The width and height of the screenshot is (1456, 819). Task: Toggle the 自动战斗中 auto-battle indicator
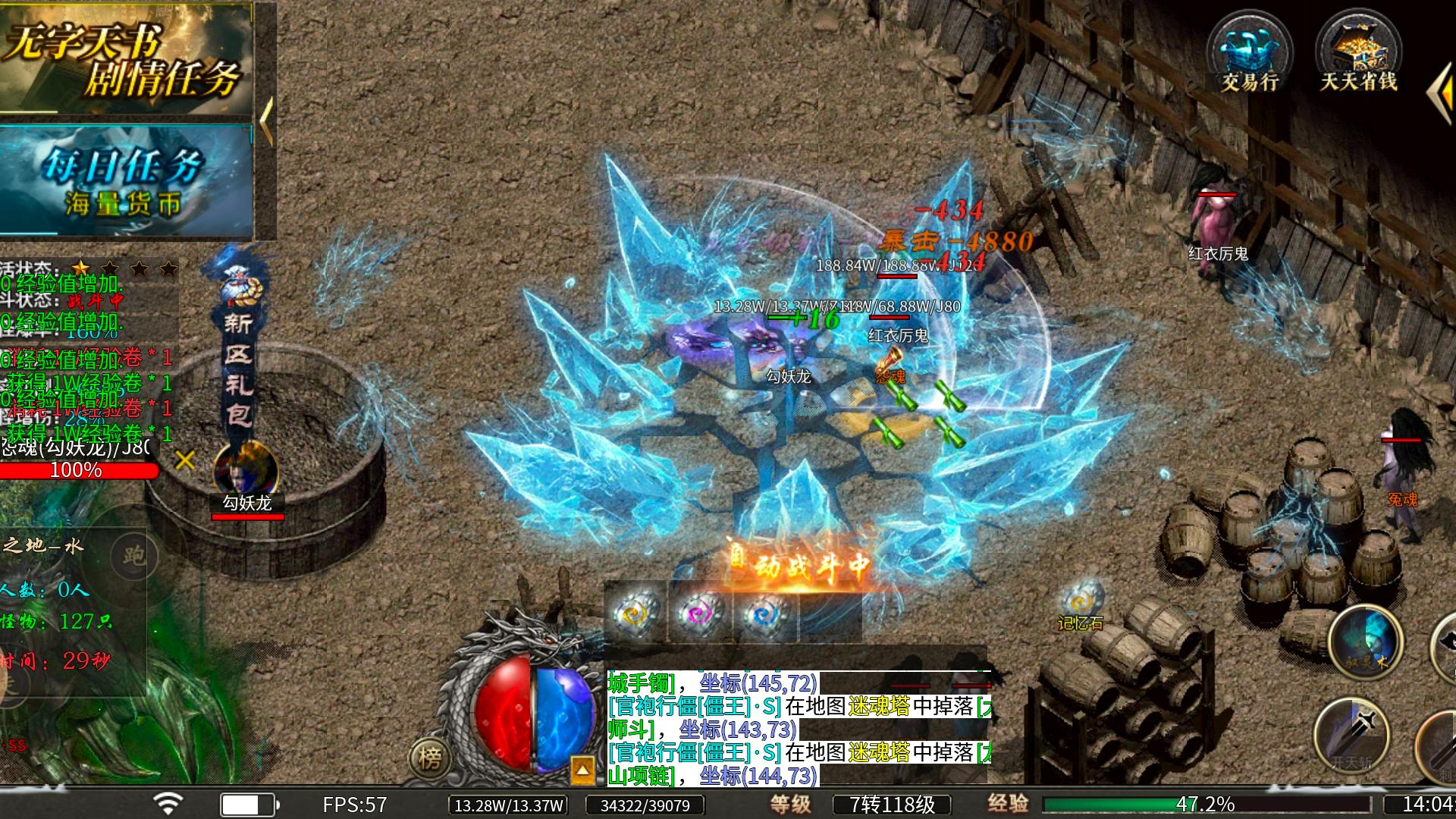(x=800, y=565)
